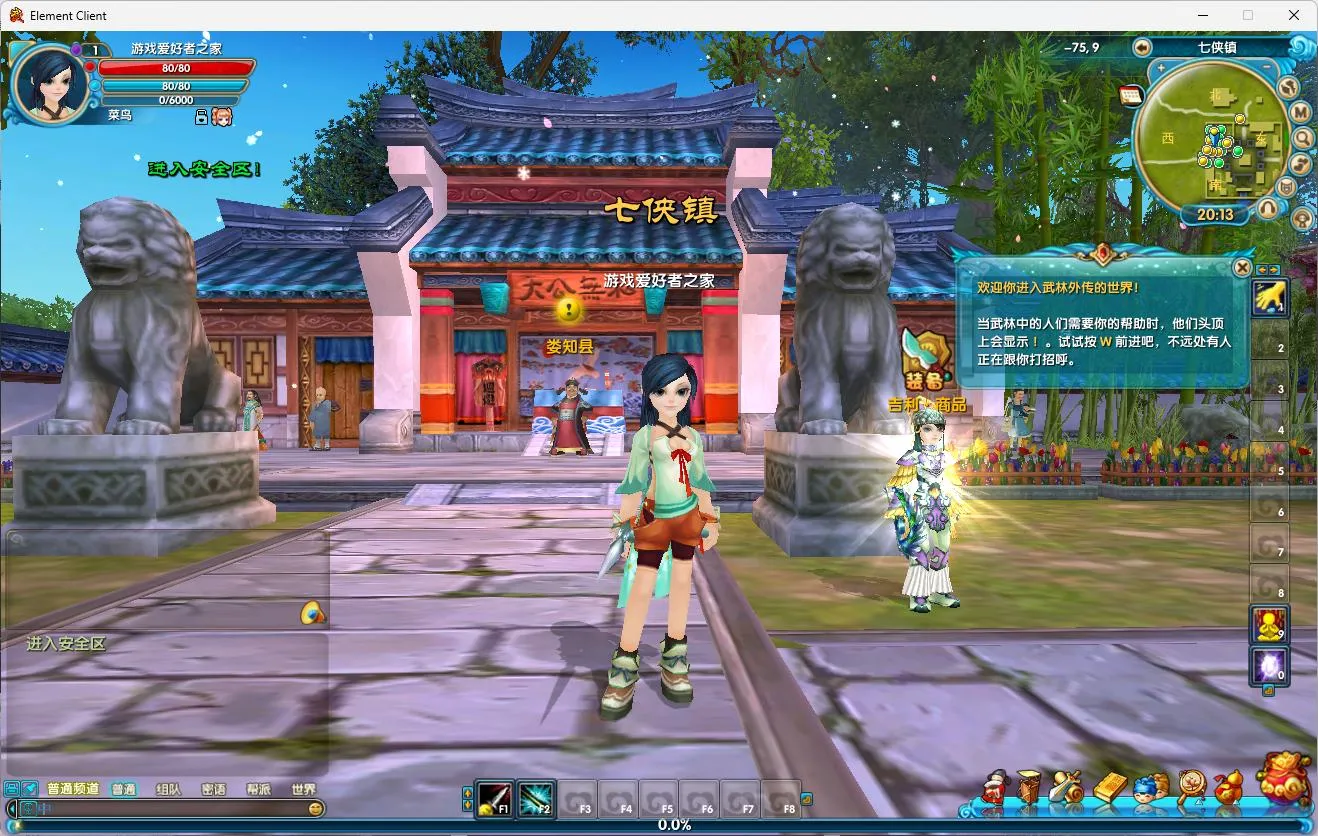Open the 密语 whisper chat tab
The height and width of the screenshot is (836, 1318).
tap(213, 789)
